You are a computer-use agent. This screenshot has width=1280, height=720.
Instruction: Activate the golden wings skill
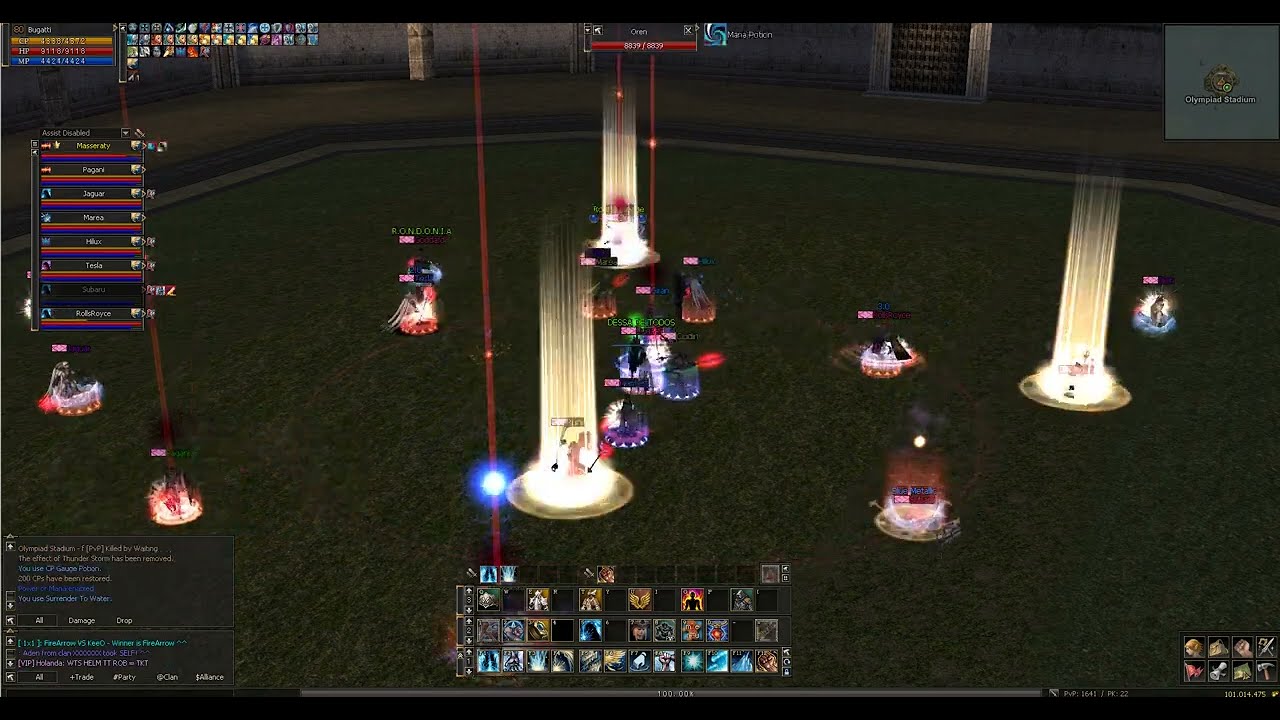pos(640,600)
